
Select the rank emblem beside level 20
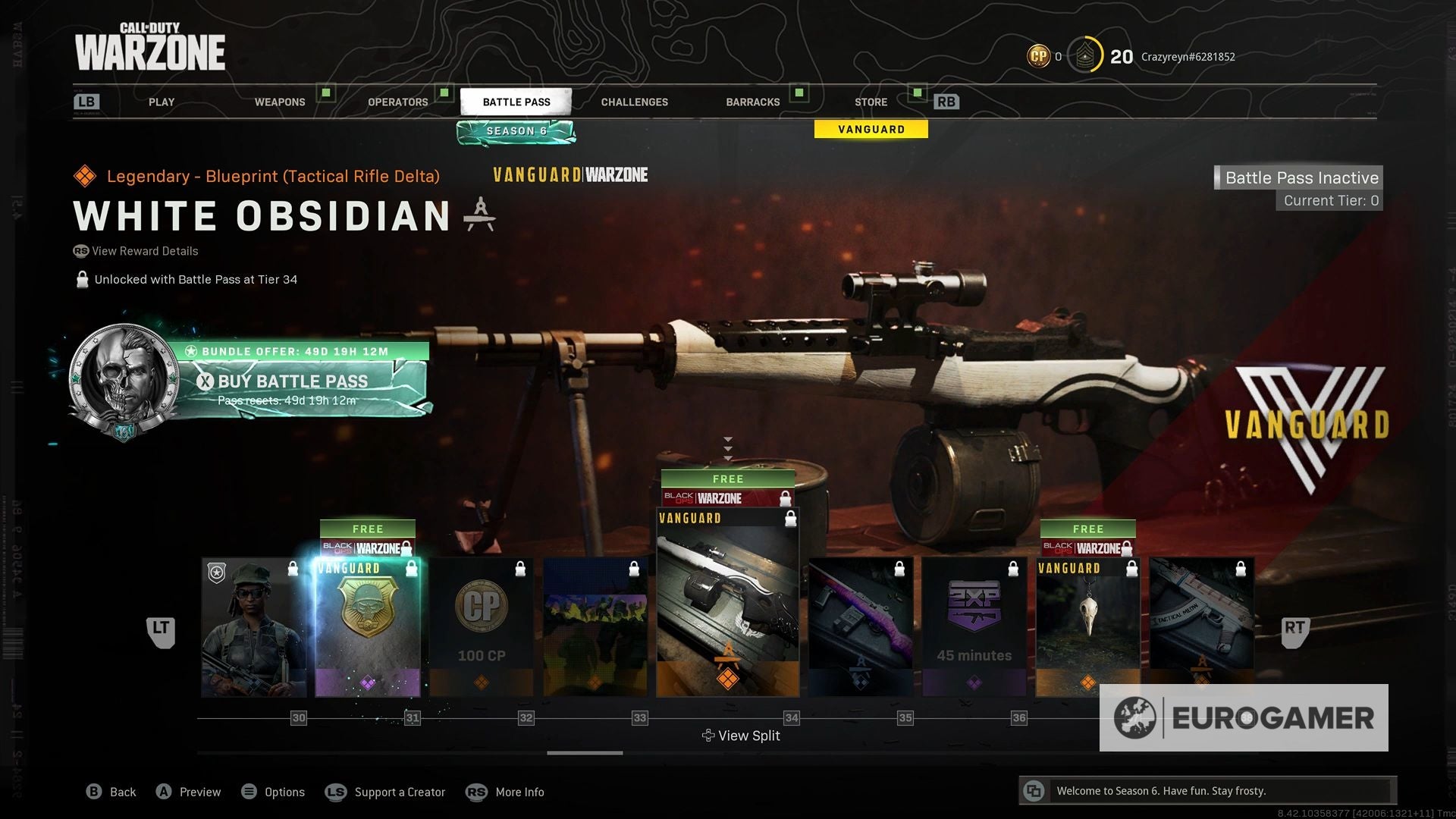click(1086, 55)
